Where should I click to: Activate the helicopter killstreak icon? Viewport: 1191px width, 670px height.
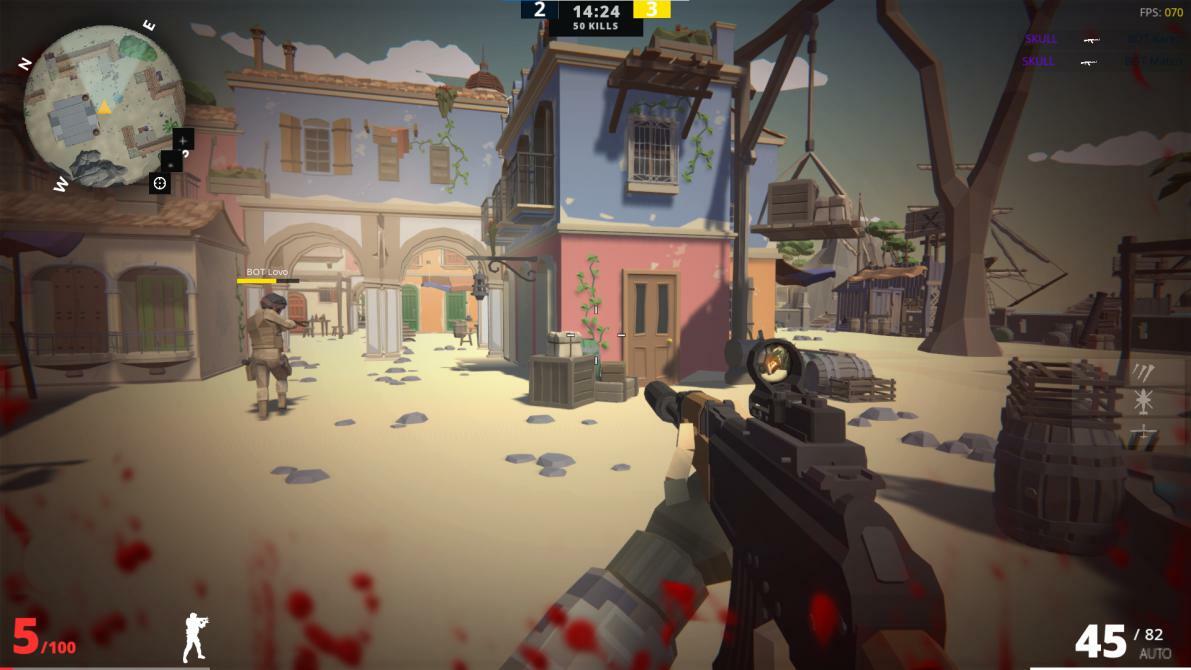pos(1143,403)
